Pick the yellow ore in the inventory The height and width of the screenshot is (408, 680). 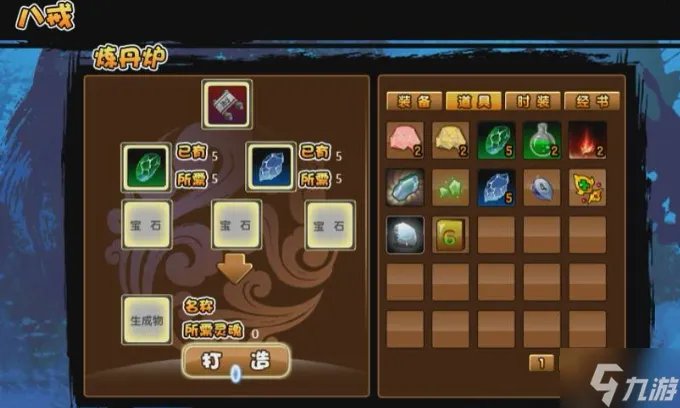click(x=452, y=141)
